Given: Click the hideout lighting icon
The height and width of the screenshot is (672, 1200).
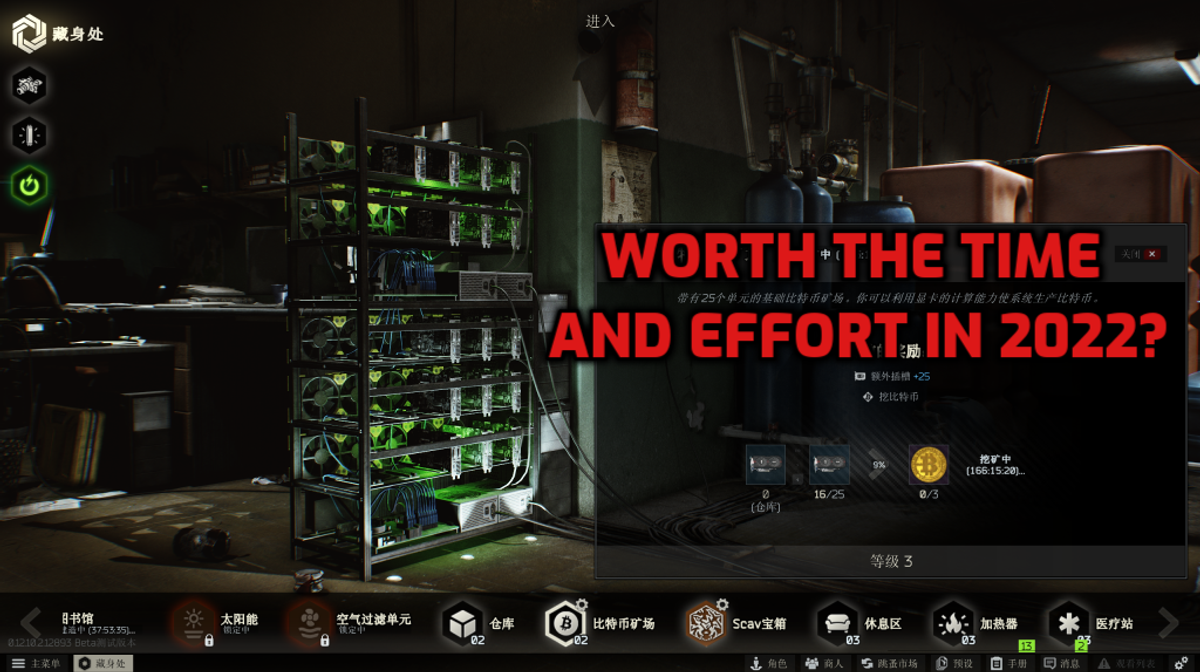Looking at the screenshot, I should (x=29, y=135).
